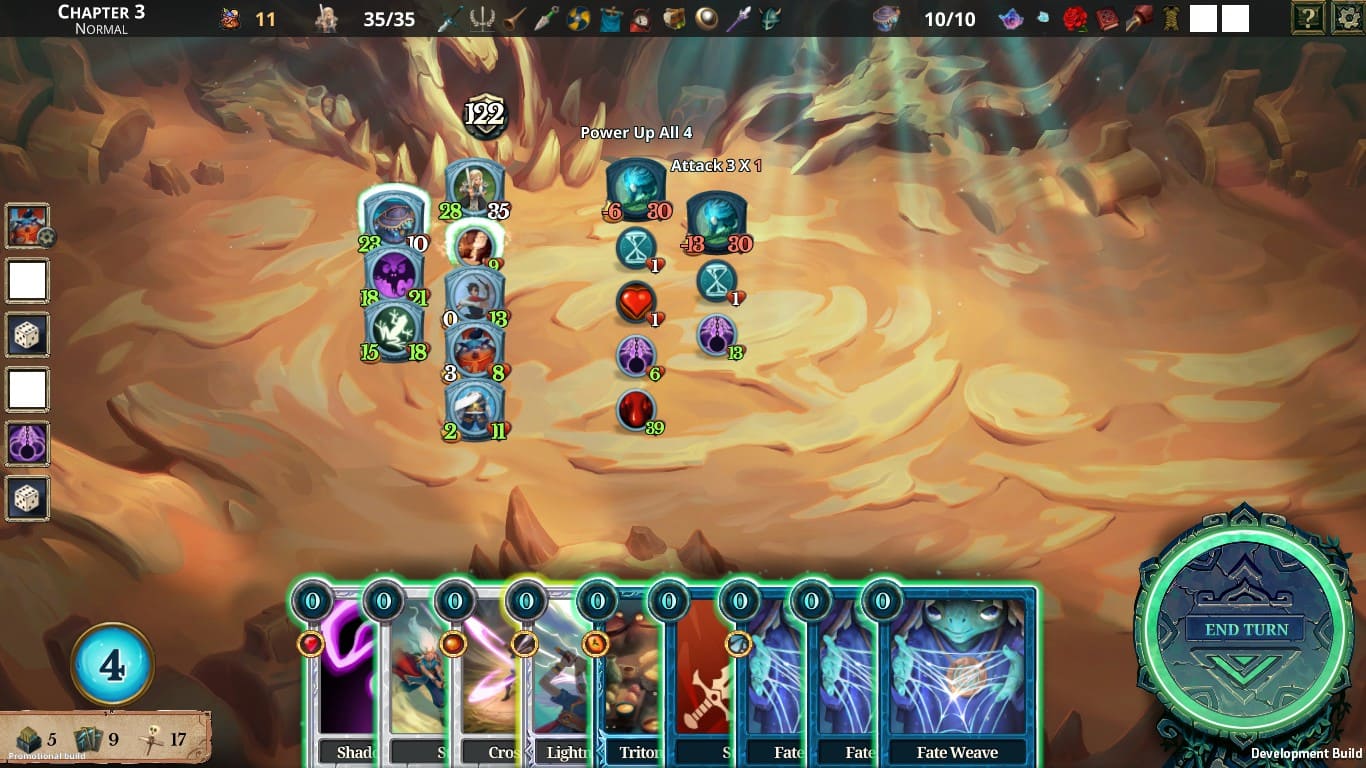This screenshot has width=1366, height=768.
Task: Select the green frog unit token
Action: (393, 327)
